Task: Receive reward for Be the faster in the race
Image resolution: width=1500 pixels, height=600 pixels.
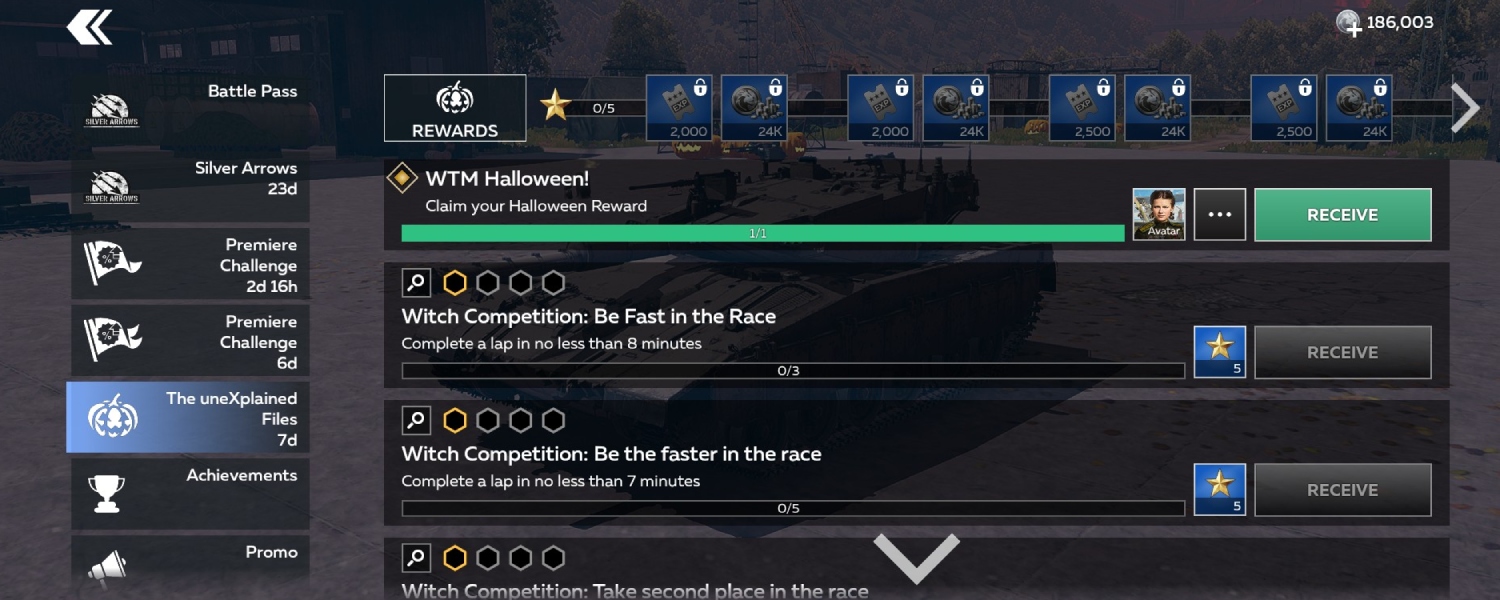Action: tap(1342, 490)
